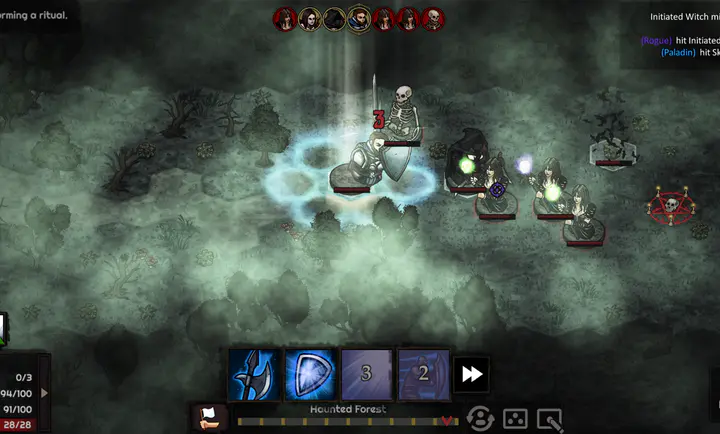Open the dice icon button
720x434 pixels.
point(515,419)
